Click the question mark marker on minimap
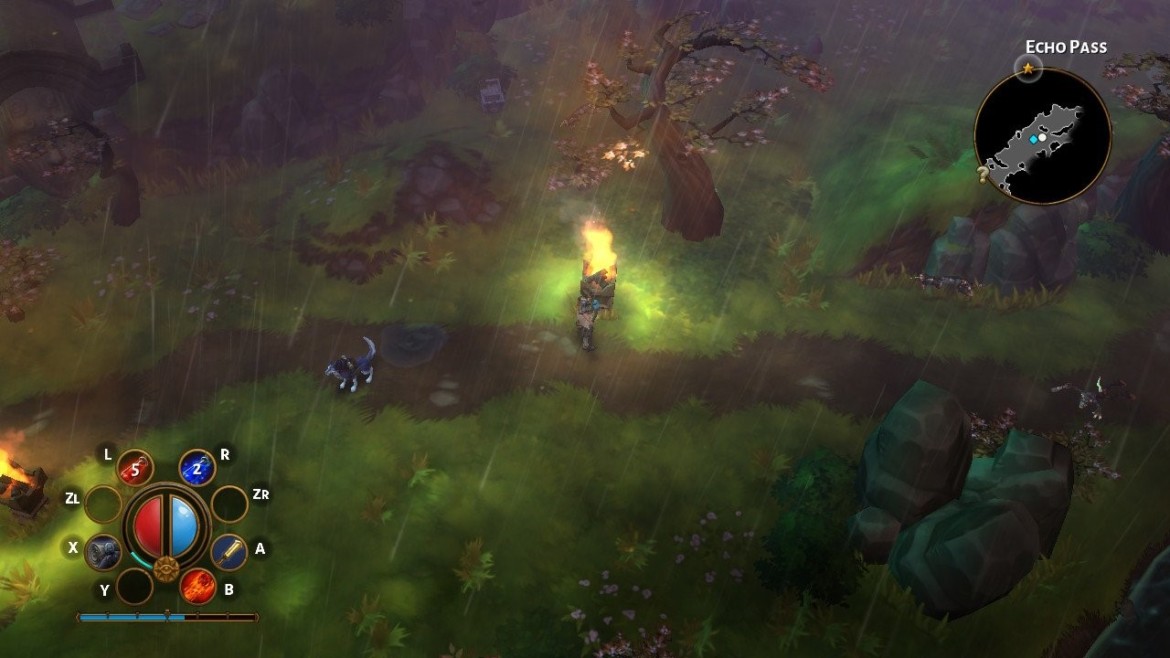This screenshot has width=1170, height=658. (x=985, y=175)
